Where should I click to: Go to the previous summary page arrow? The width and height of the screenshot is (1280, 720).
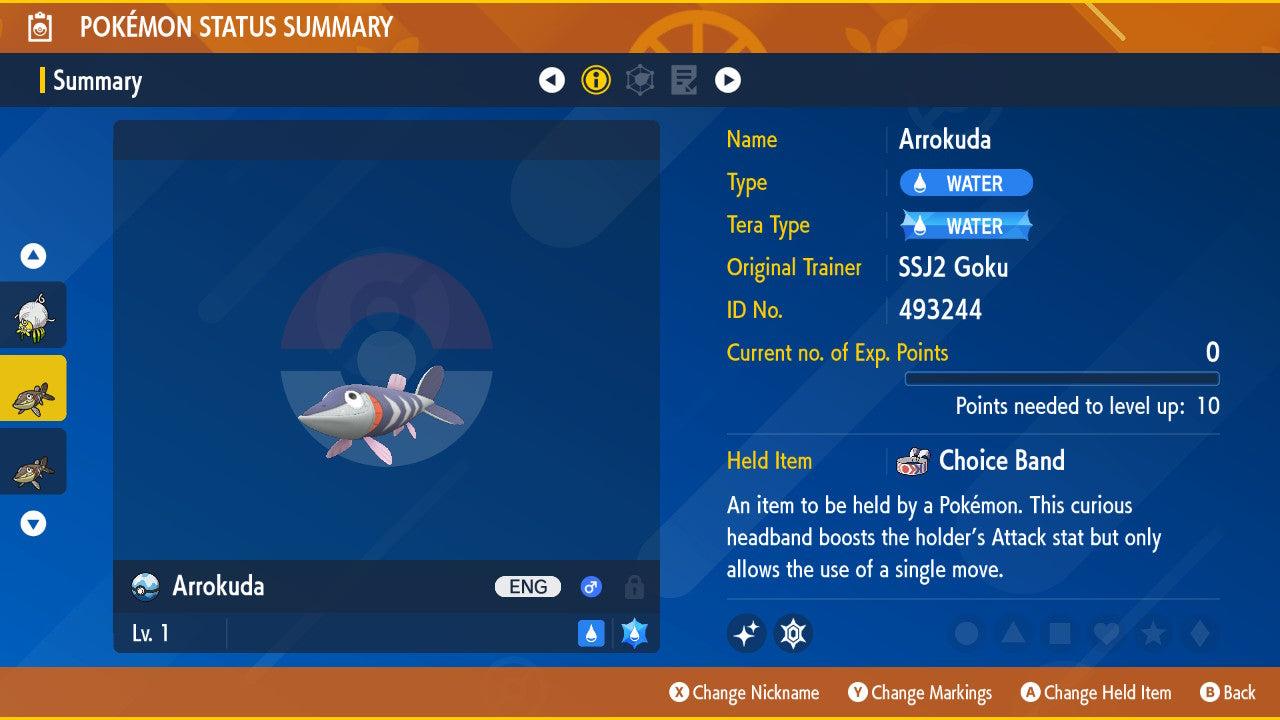(x=552, y=80)
